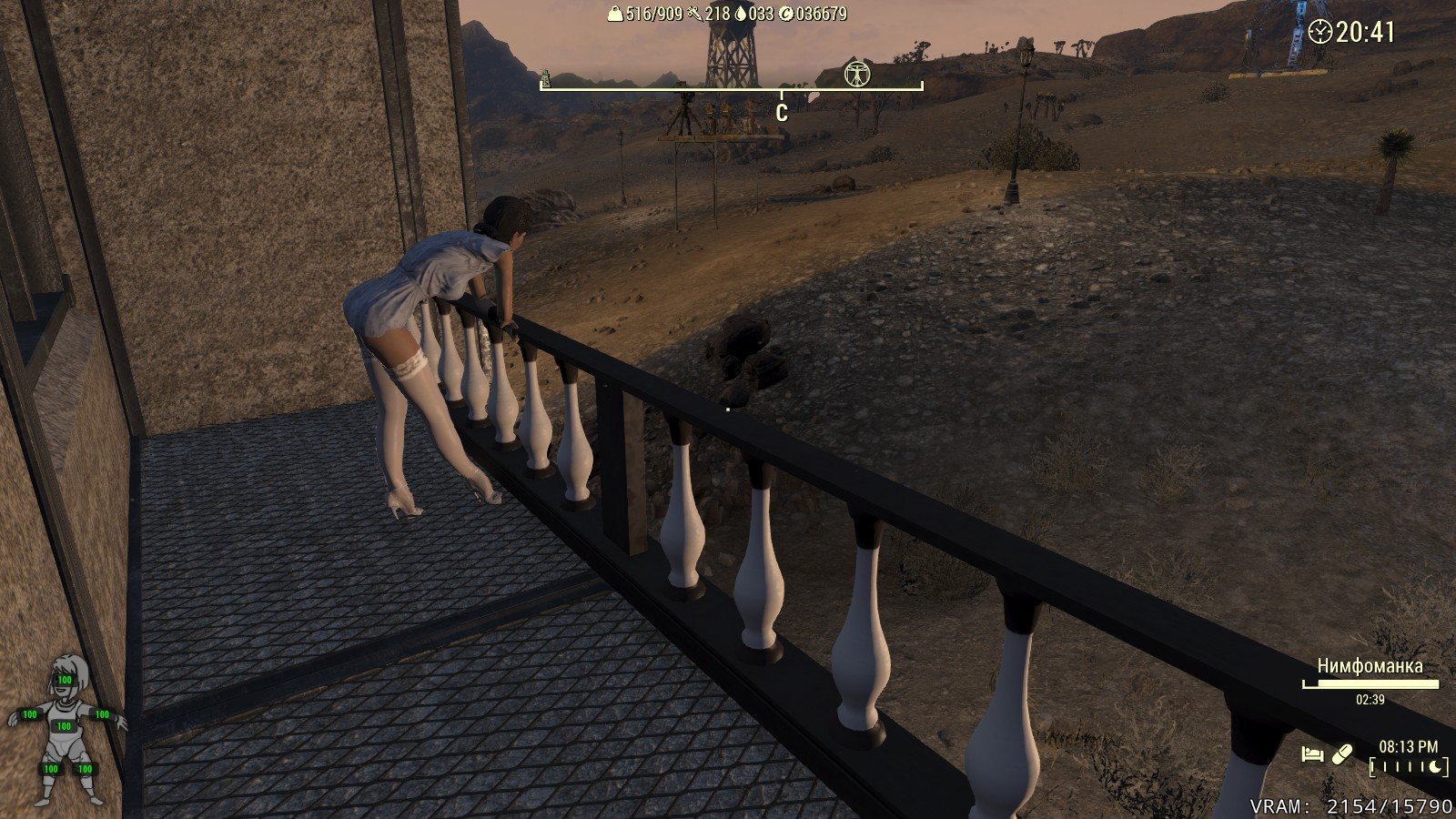This screenshot has height=819, width=1456.
Task: Click the pill medicine status icon
Action: (x=1341, y=754)
